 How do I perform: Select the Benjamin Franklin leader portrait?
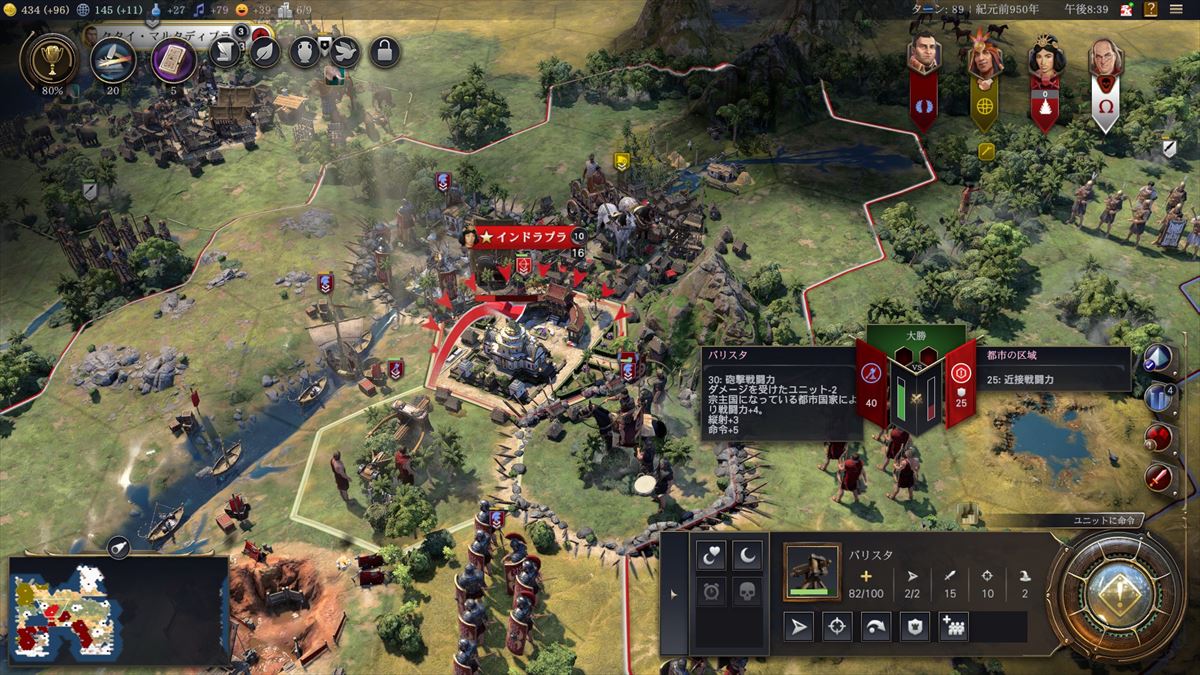[x=1104, y=59]
